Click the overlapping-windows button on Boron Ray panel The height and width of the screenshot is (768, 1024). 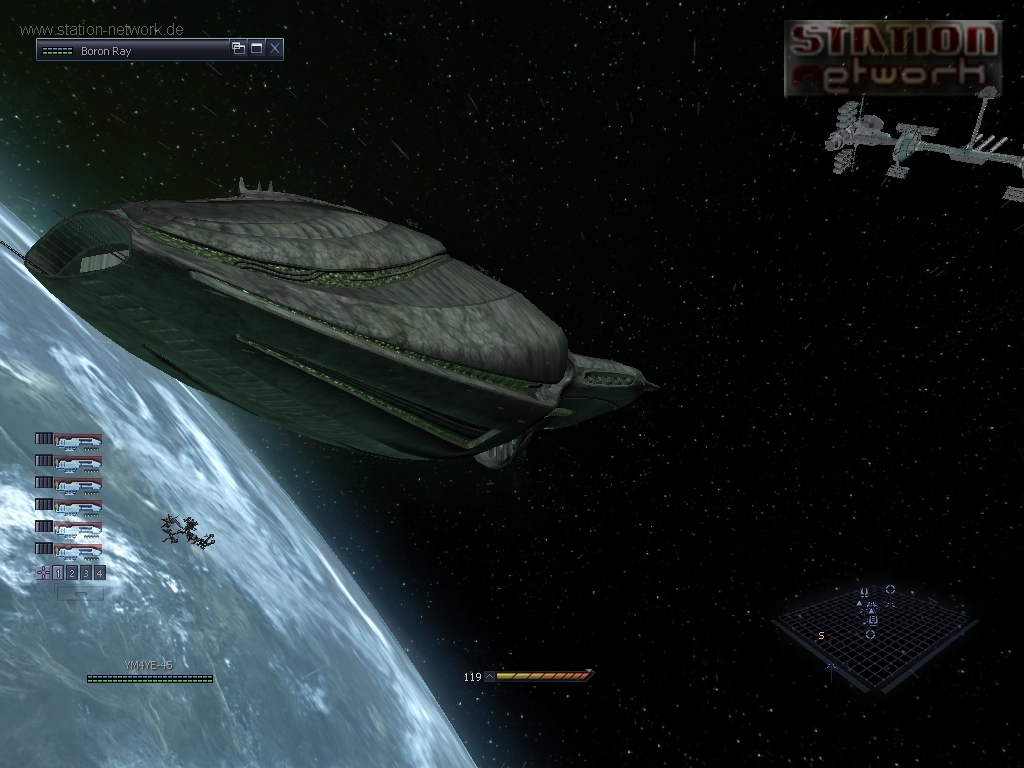click(238, 48)
